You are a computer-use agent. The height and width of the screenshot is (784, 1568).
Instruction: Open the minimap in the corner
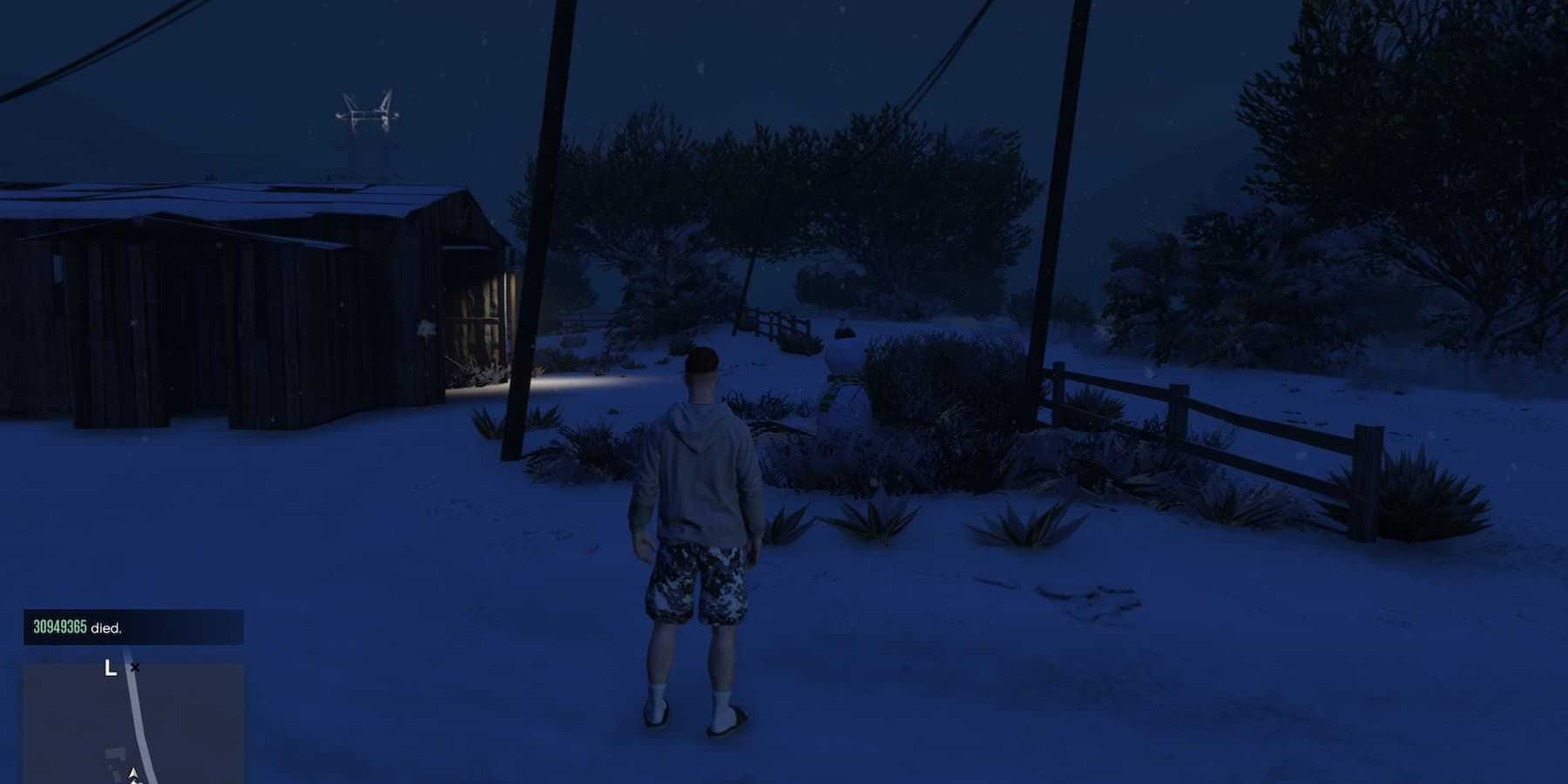(133, 723)
